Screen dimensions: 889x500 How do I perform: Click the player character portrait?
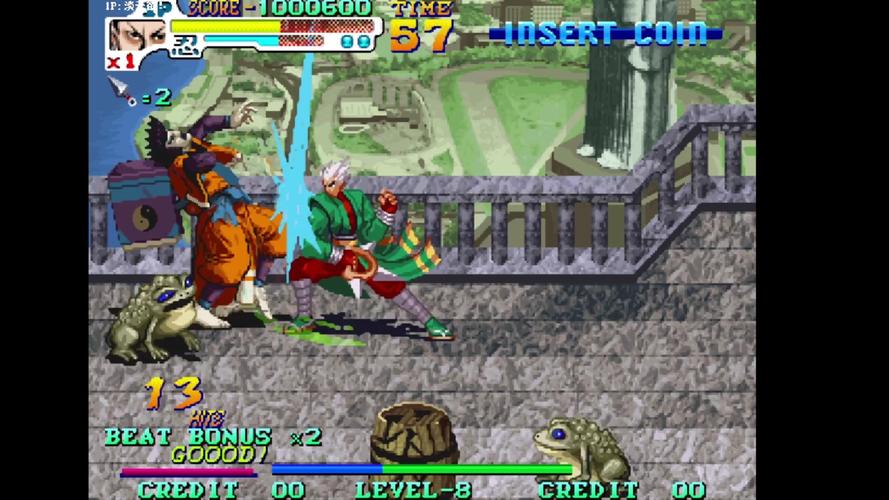click(x=137, y=34)
